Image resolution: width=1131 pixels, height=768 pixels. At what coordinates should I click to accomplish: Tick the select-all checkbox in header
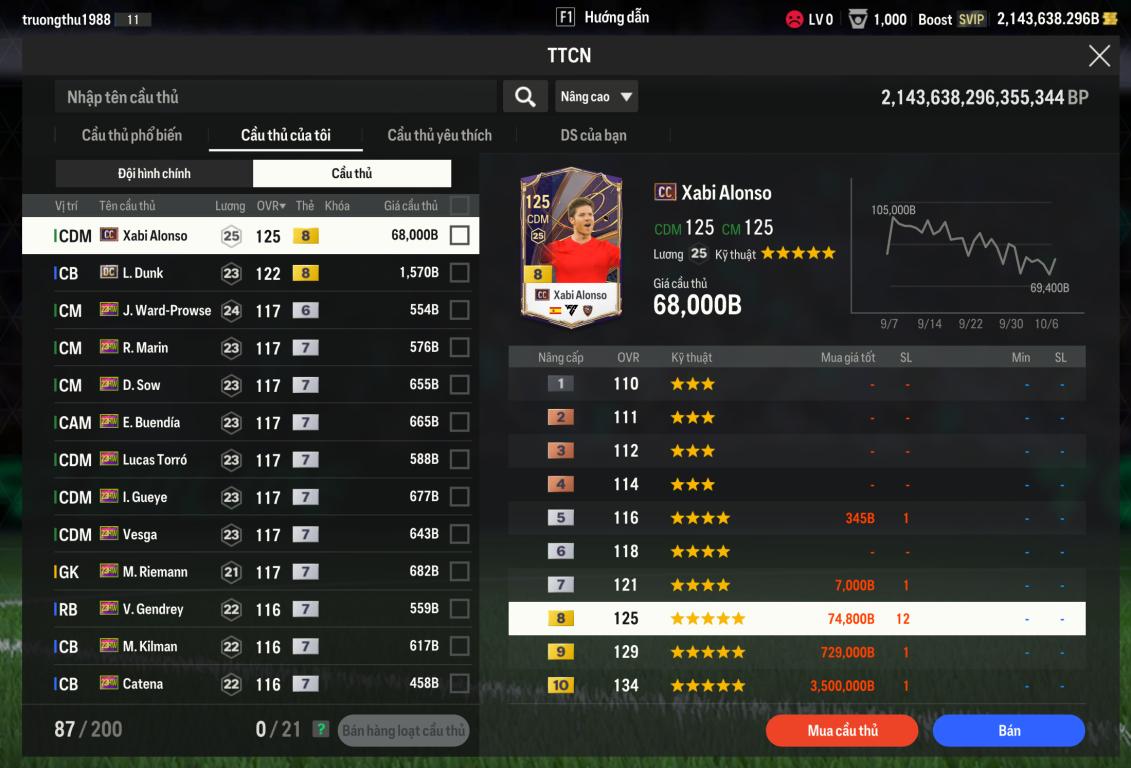click(x=459, y=206)
